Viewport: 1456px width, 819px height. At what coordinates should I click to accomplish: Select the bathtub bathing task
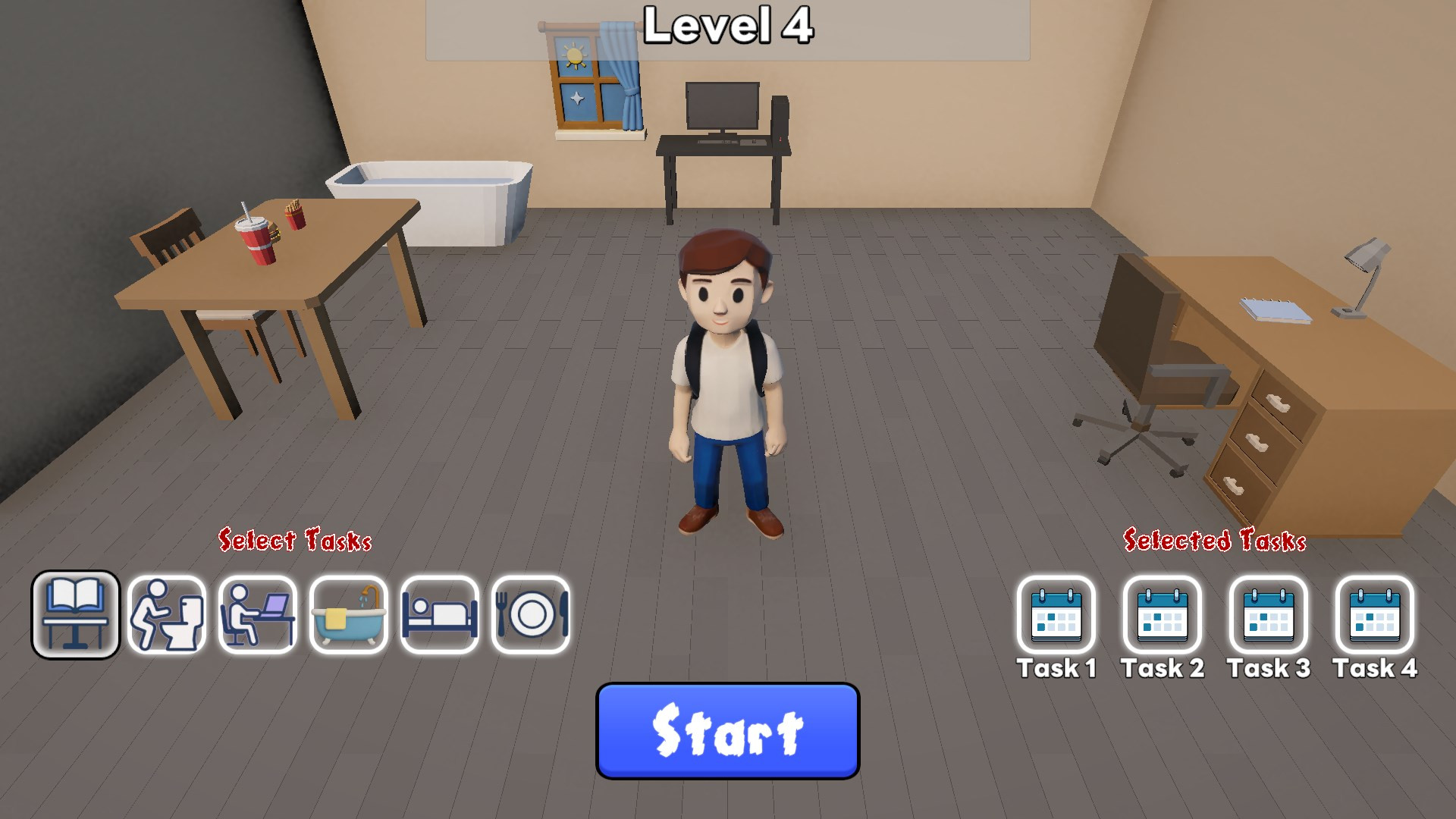pos(349,615)
